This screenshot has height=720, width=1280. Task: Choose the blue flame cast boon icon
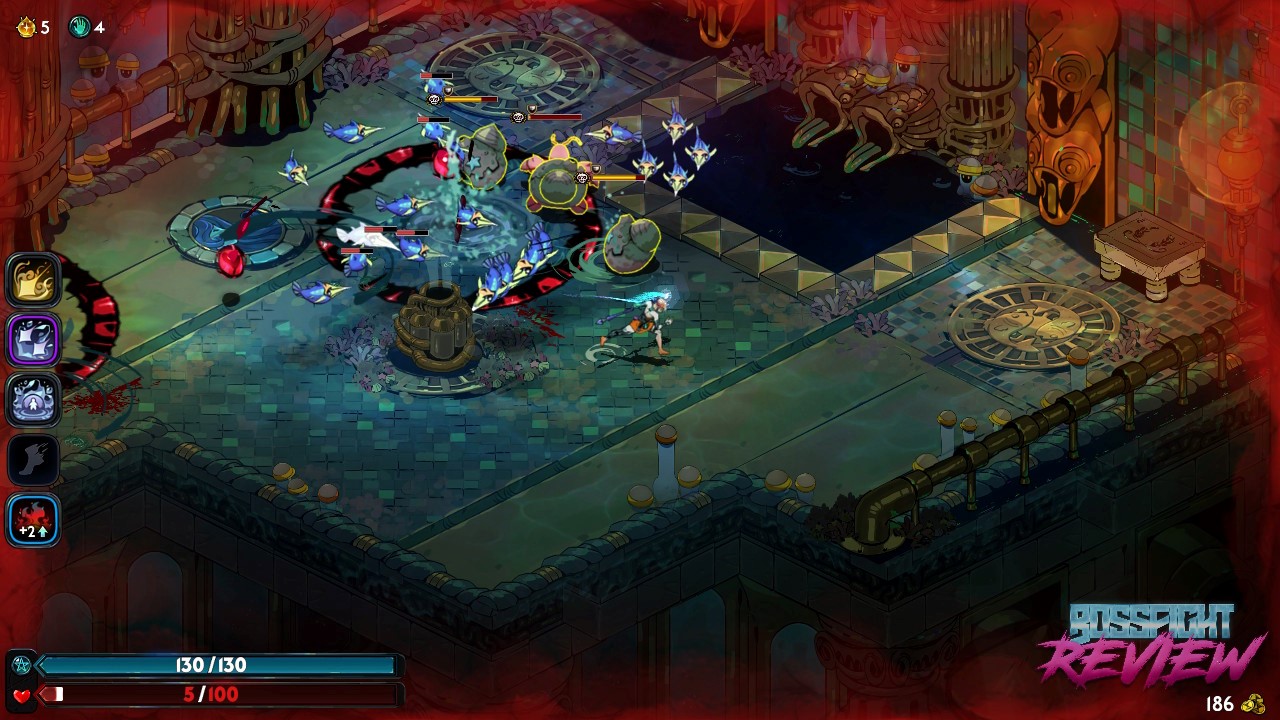coord(34,400)
